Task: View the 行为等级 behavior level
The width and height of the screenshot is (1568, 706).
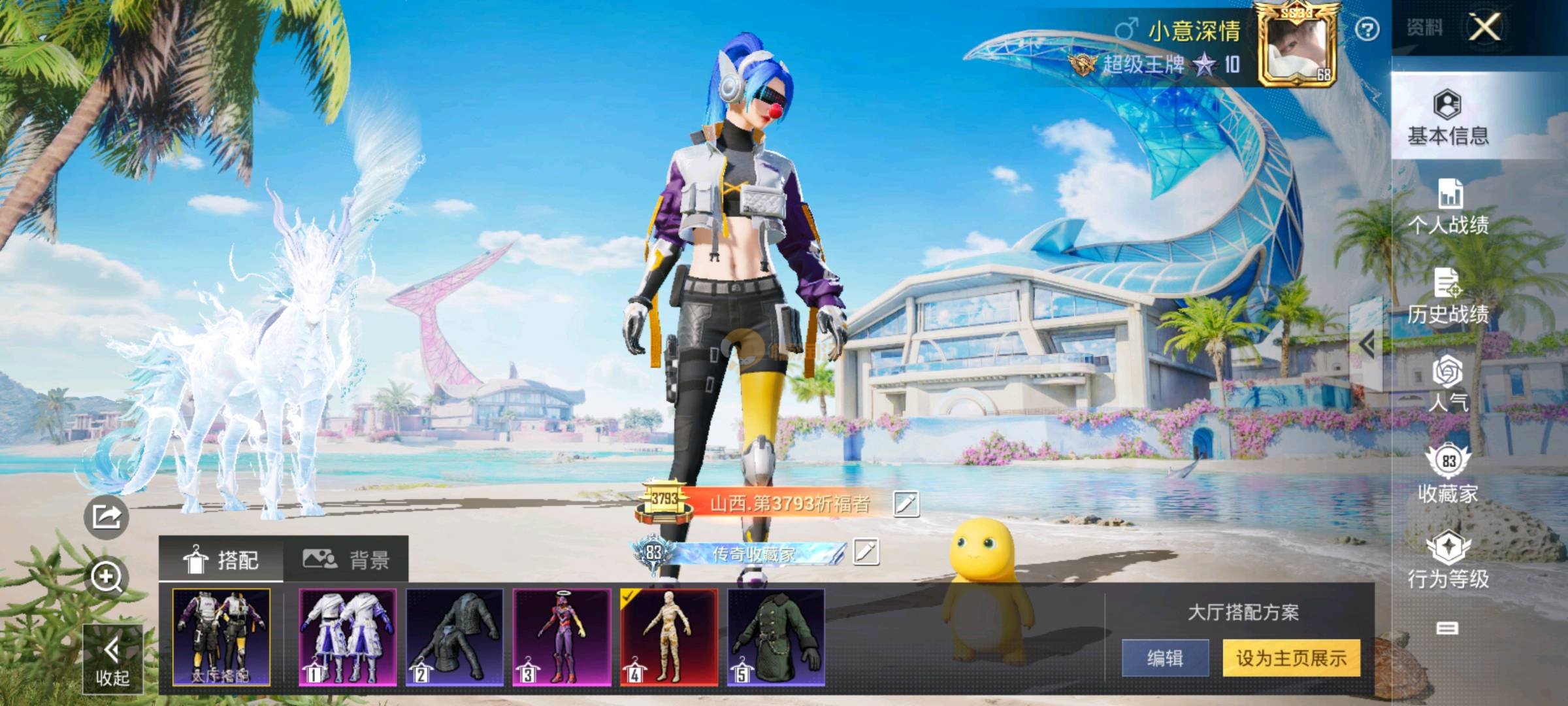Action: 1448,560
